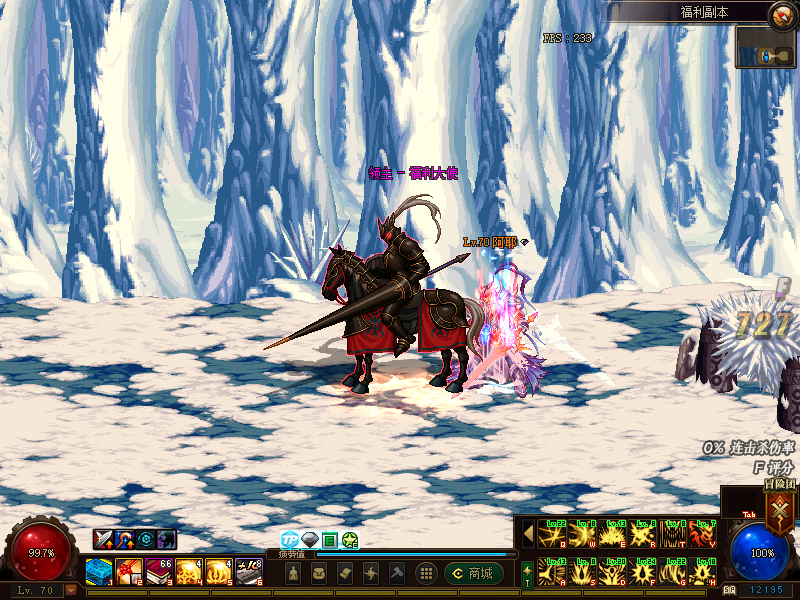
Task: Click the blue TP icon above the fatigue bar
Action: click(290, 540)
